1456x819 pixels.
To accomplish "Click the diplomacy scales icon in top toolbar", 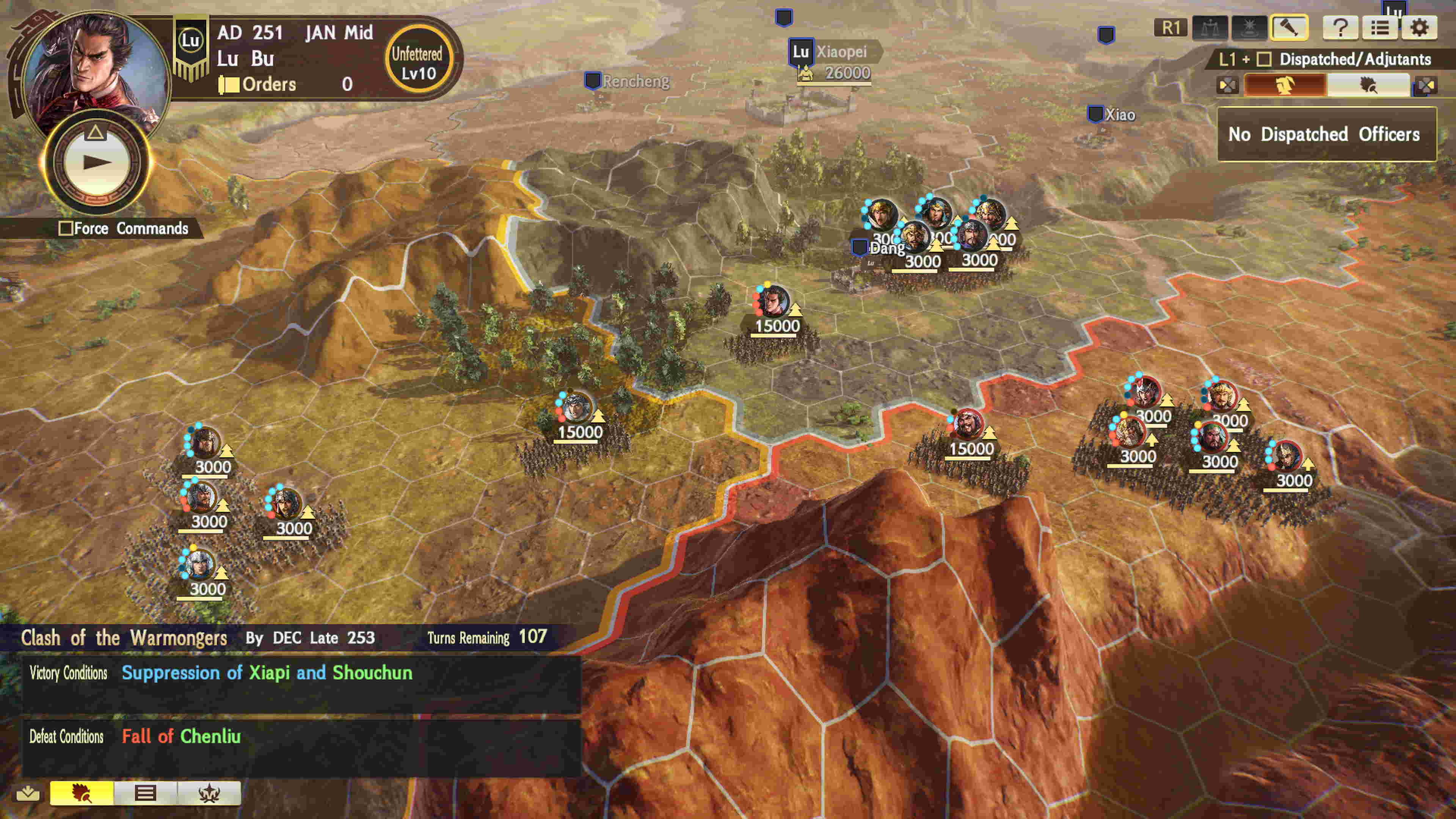I will [1211, 28].
